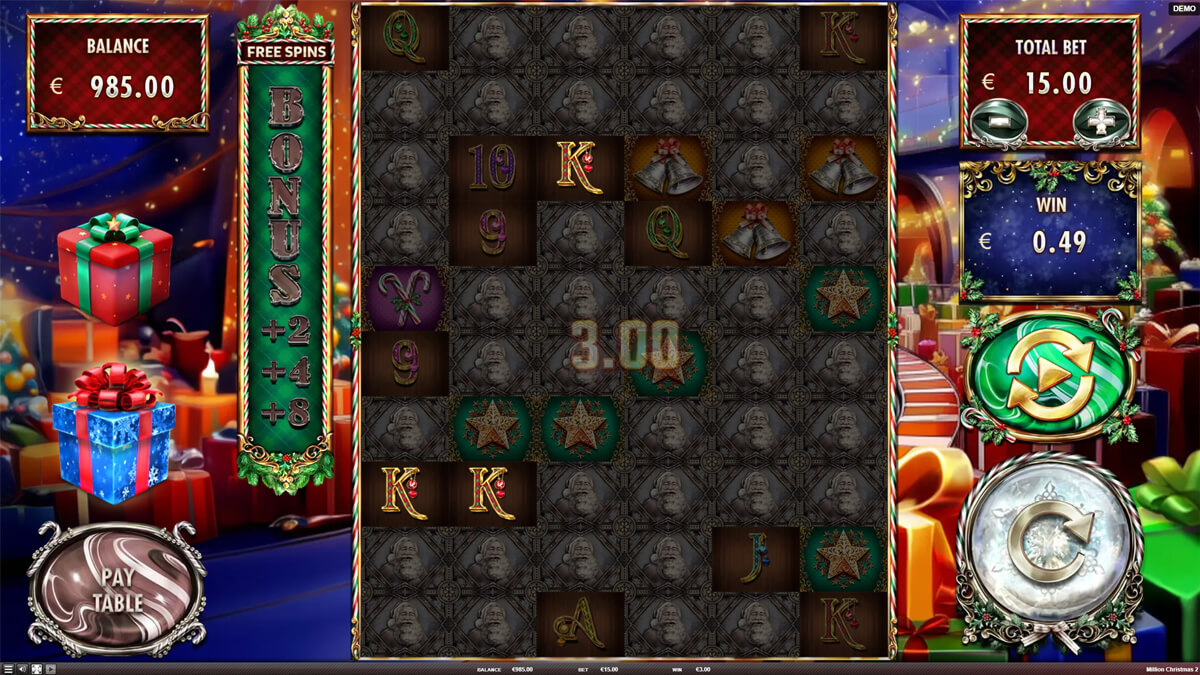Select the red gift box with green ribbon

click(x=114, y=268)
